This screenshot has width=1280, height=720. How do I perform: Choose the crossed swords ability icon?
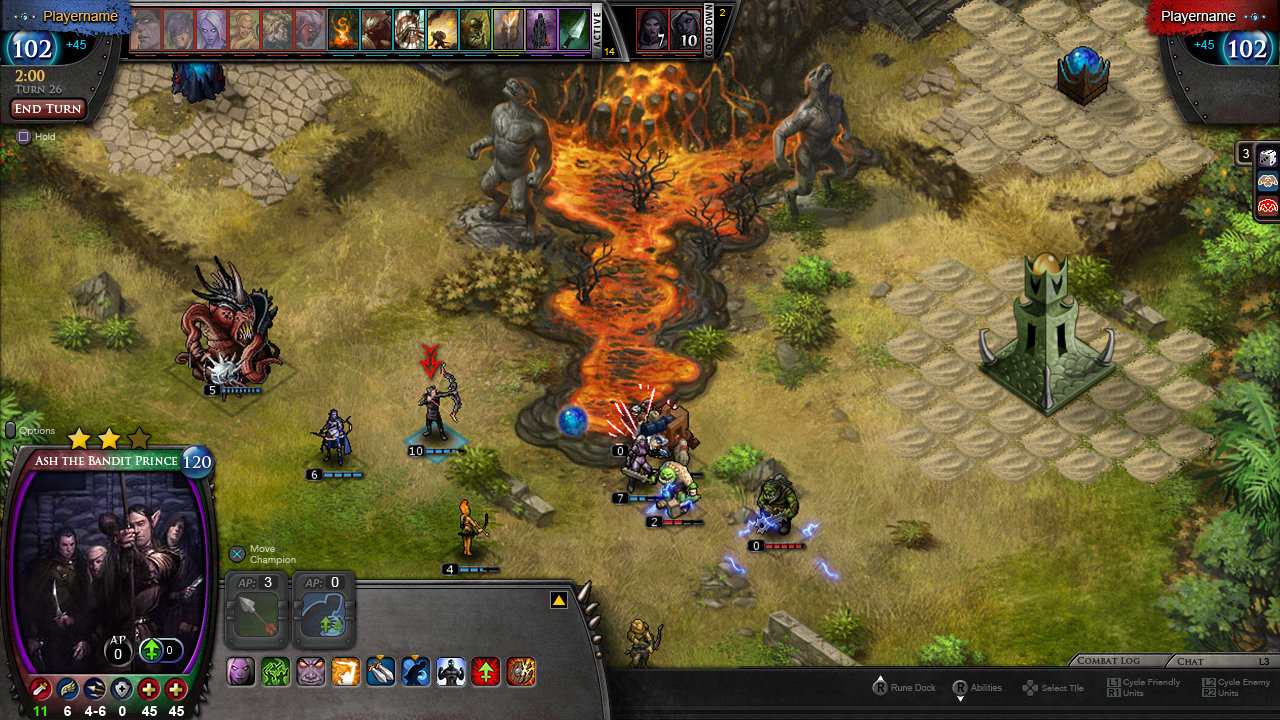[381, 671]
